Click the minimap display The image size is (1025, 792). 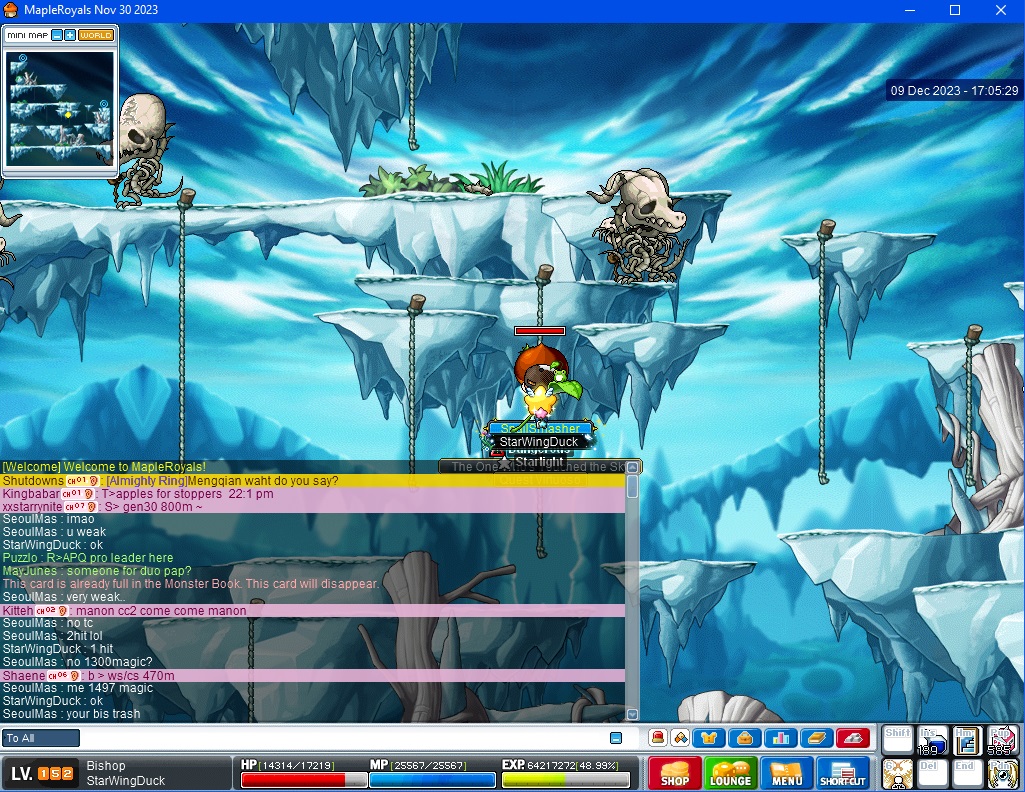[x=61, y=106]
